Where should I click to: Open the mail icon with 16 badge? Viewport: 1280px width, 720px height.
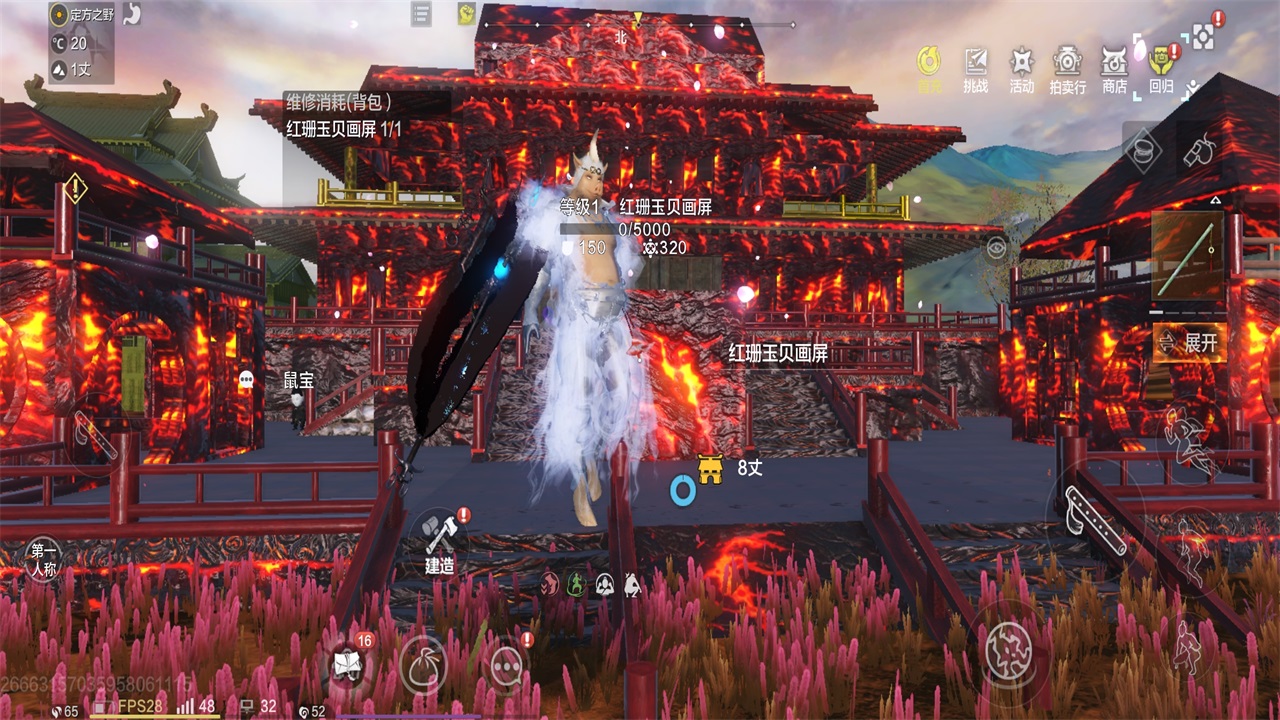[347, 665]
